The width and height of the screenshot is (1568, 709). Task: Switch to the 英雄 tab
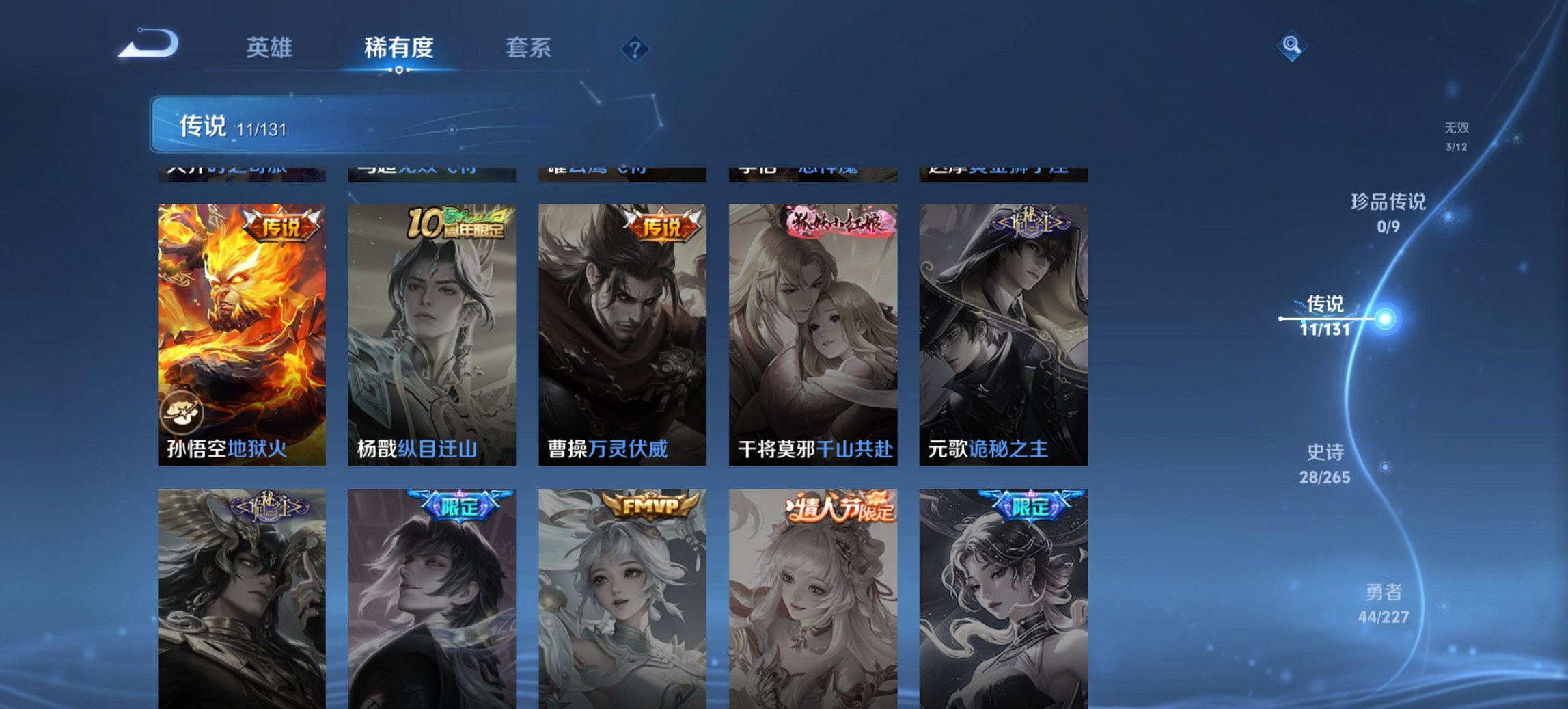click(271, 48)
